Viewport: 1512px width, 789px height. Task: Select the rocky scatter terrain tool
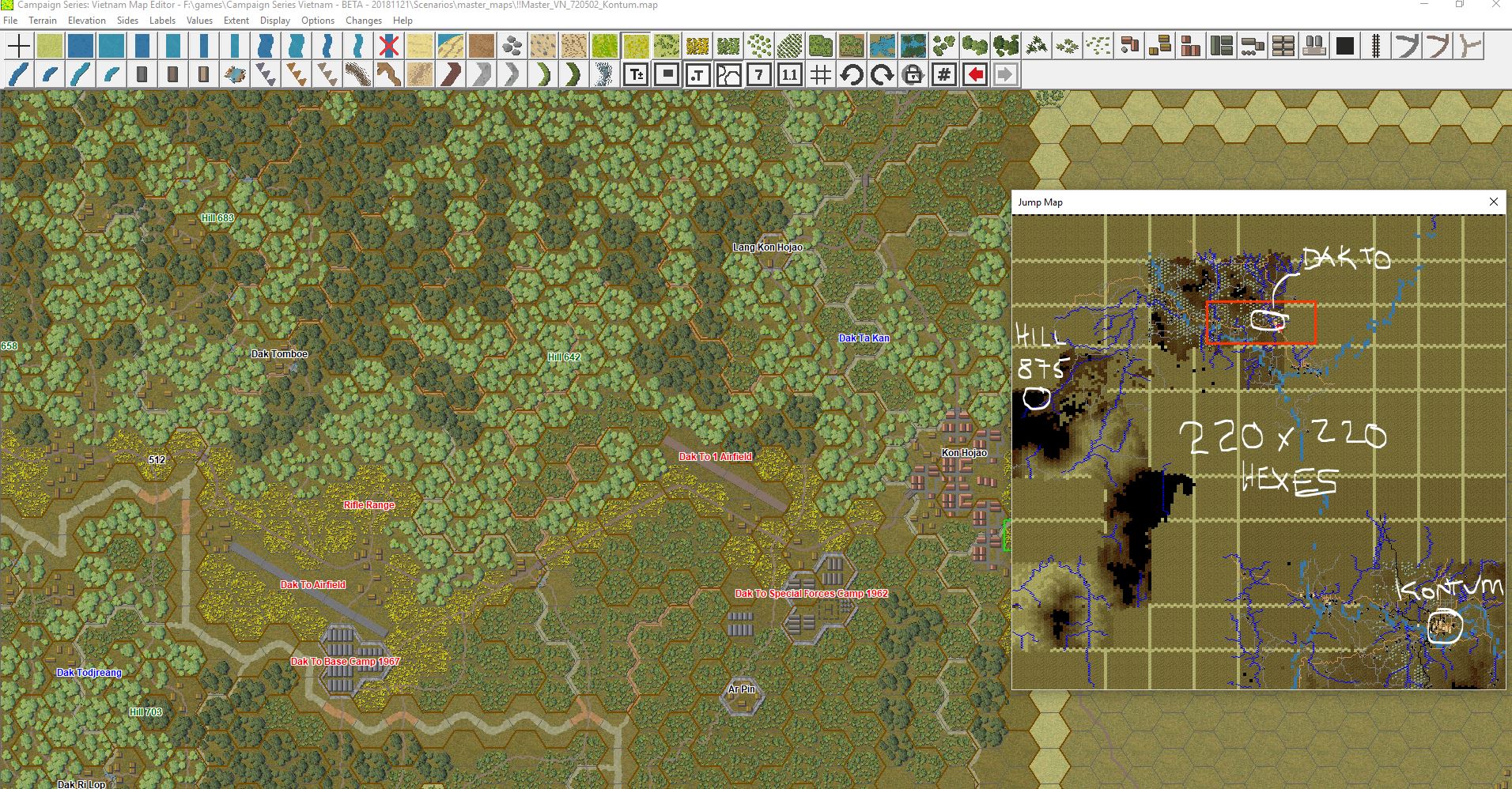pos(510,45)
